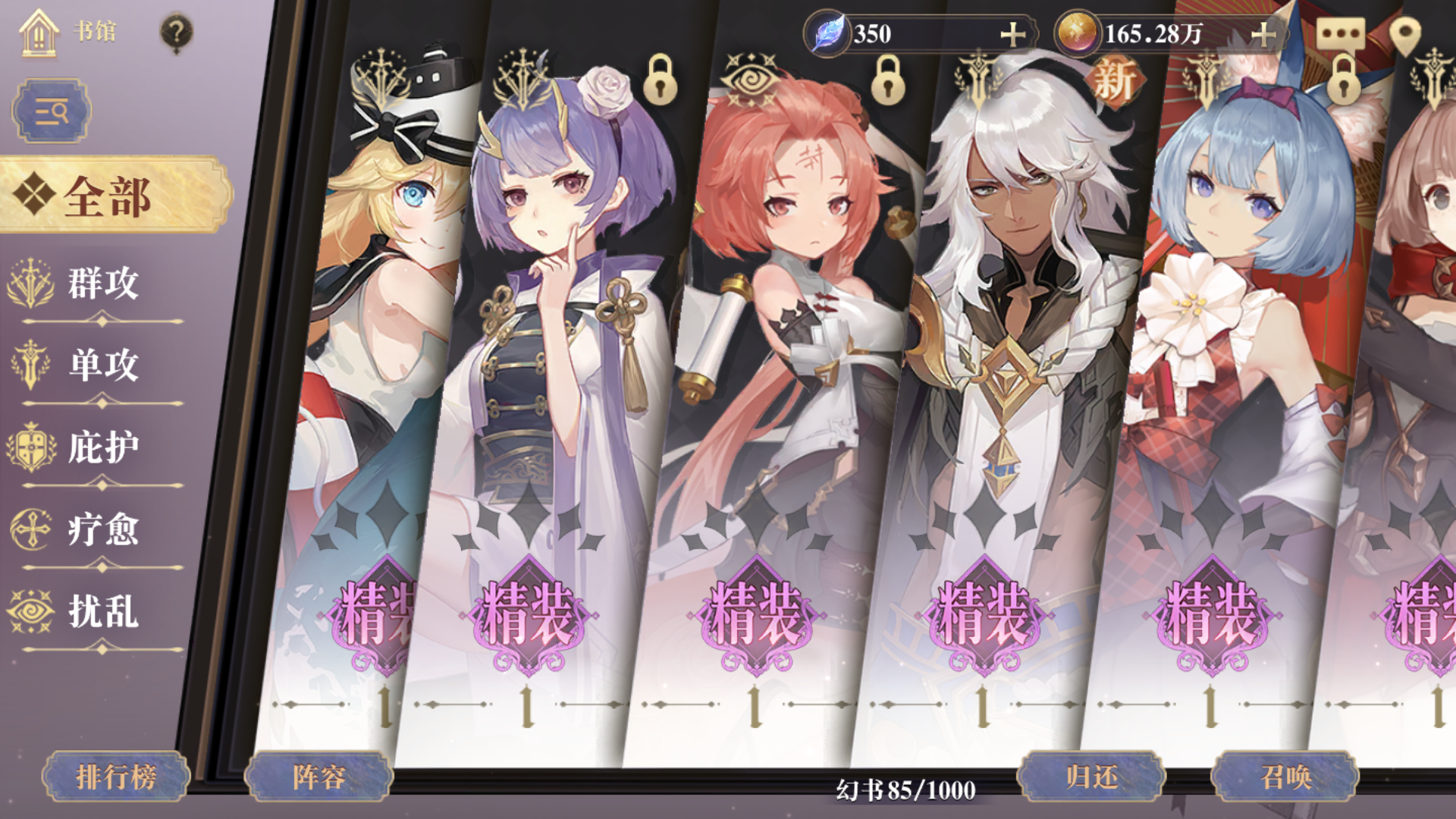
Task: Open the help question mark icon
Action: click(x=175, y=31)
